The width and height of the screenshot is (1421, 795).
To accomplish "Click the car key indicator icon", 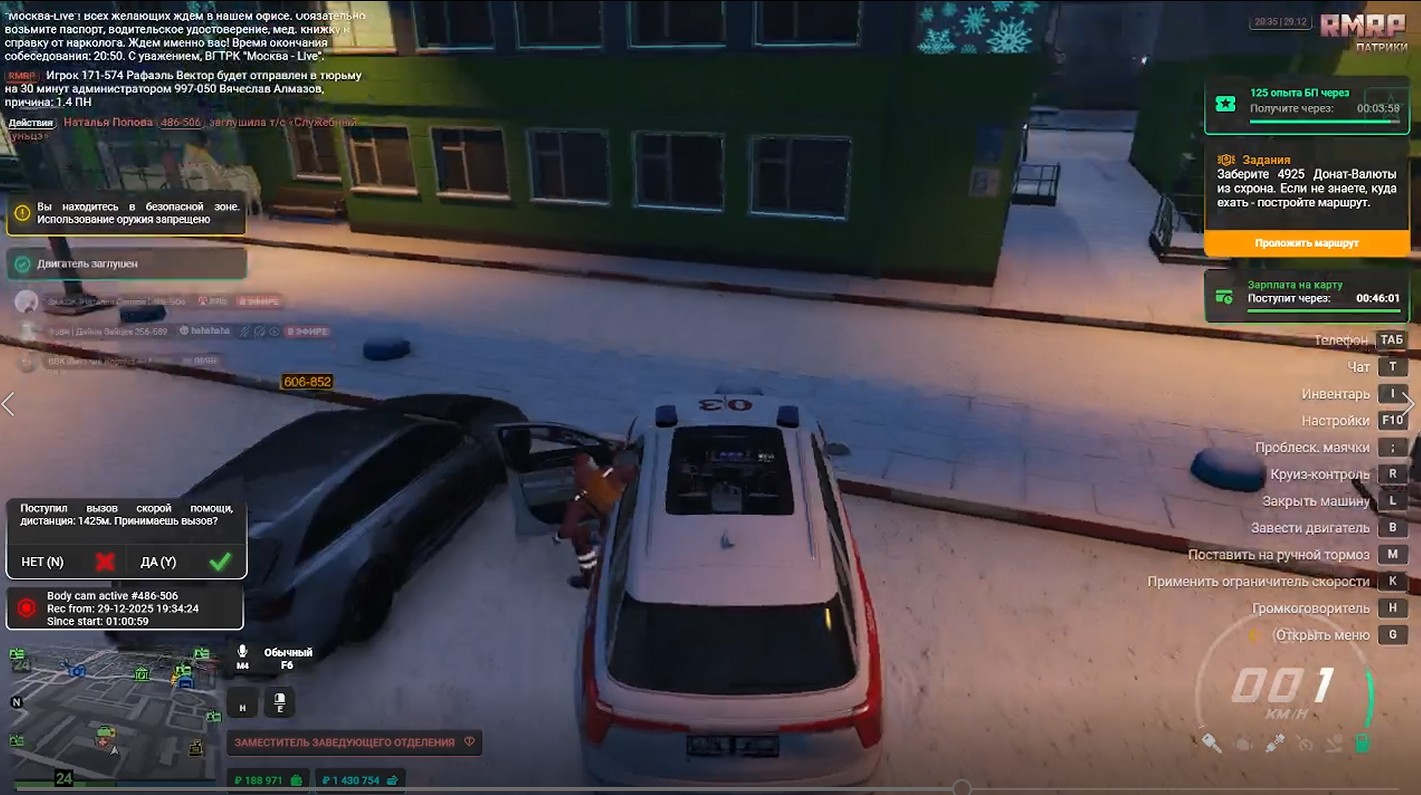I will point(1212,744).
